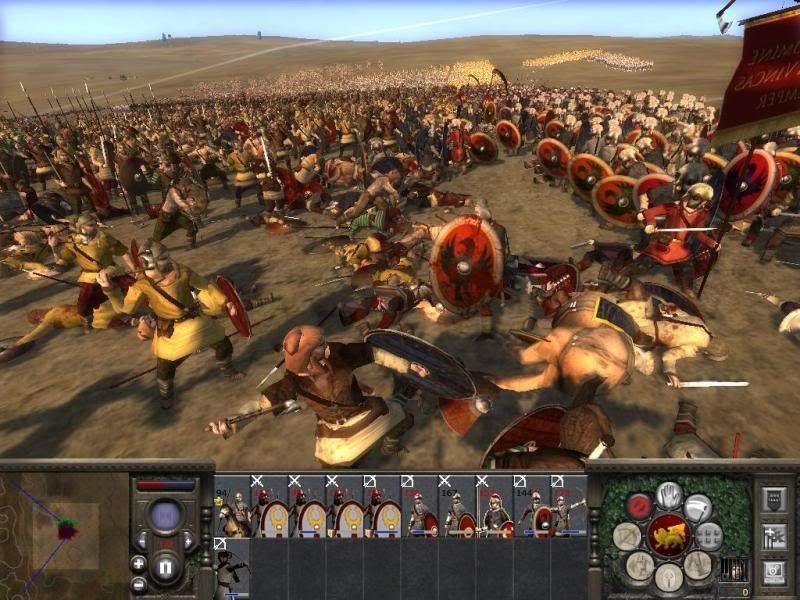Open group formations with the grid button
800x600 pixels.
tap(708, 535)
